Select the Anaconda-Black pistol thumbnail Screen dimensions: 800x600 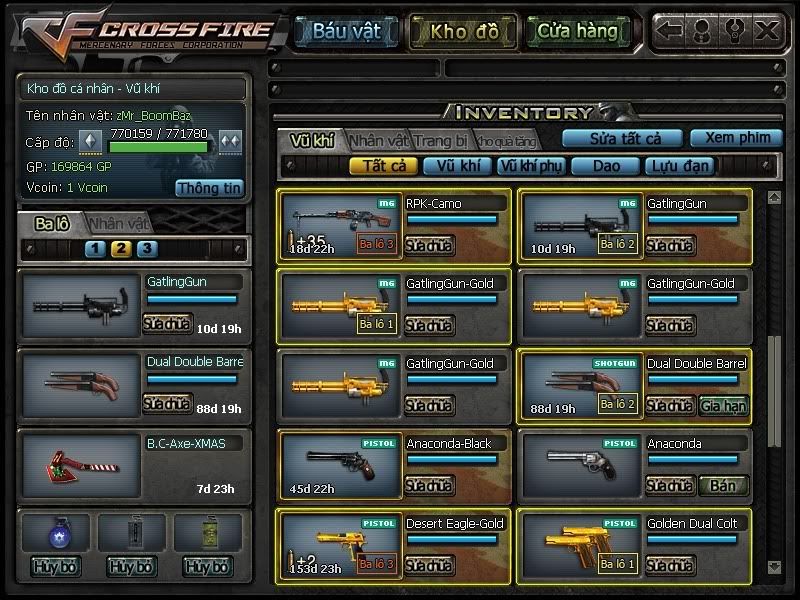[x=339, y=465]
